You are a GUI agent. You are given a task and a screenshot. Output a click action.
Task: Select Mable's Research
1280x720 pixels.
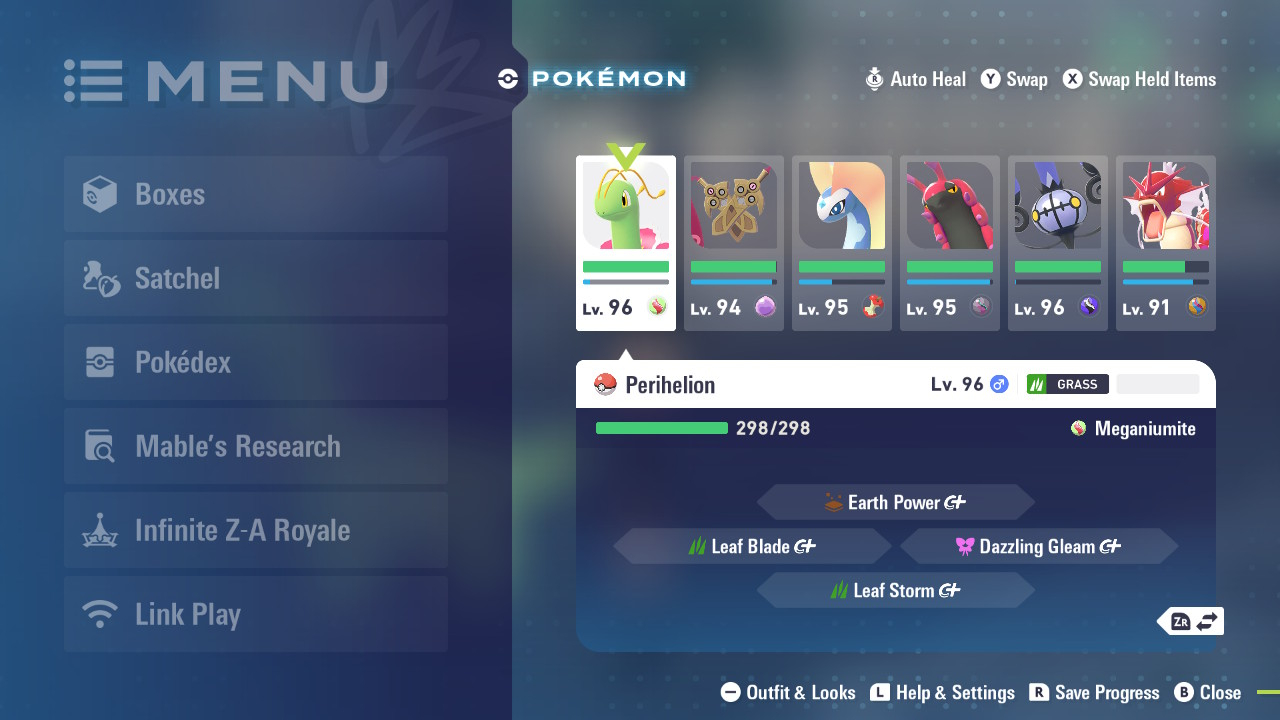click(x=255, y=446)
